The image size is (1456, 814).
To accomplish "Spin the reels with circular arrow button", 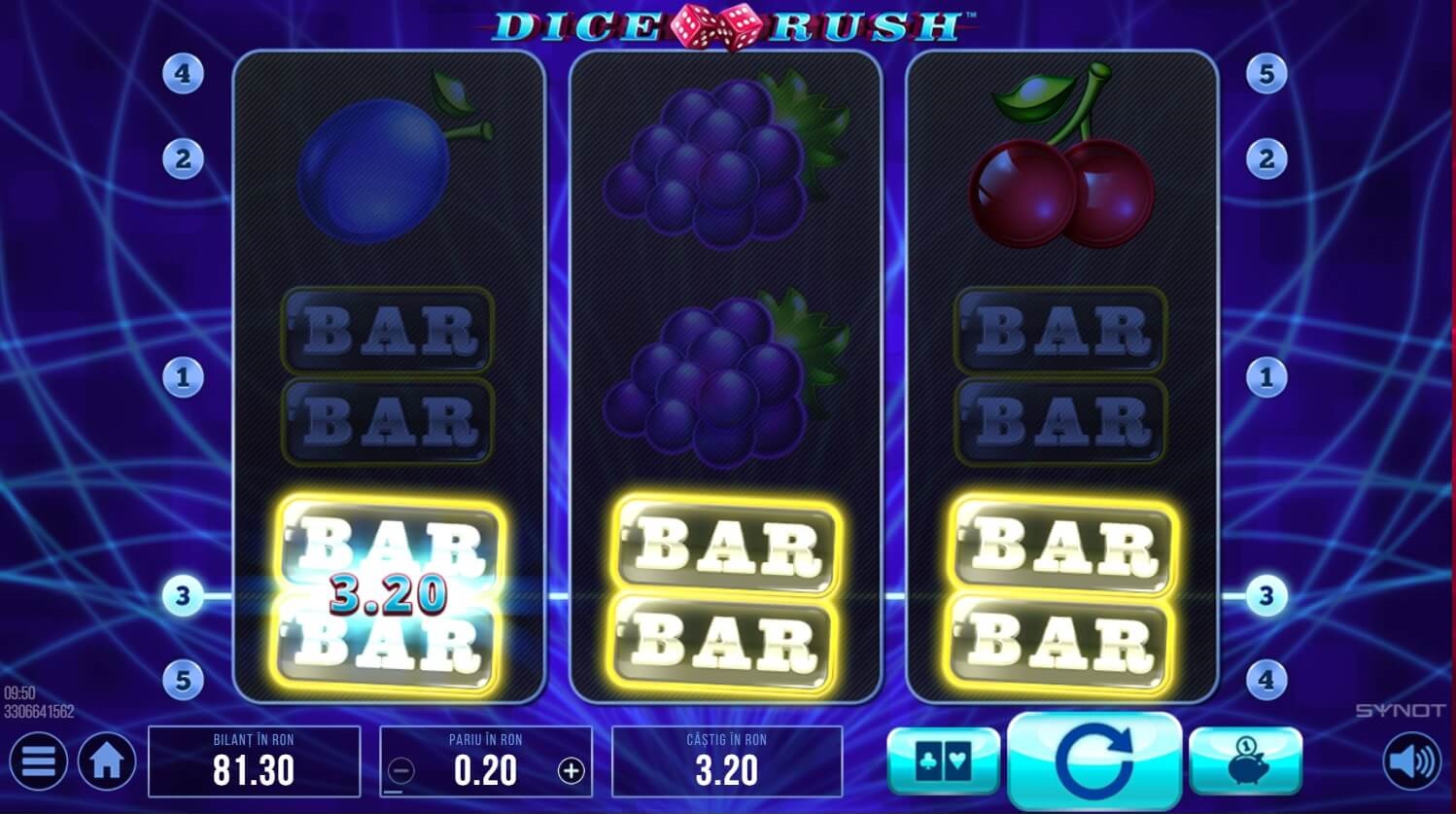I will 1092,761.
